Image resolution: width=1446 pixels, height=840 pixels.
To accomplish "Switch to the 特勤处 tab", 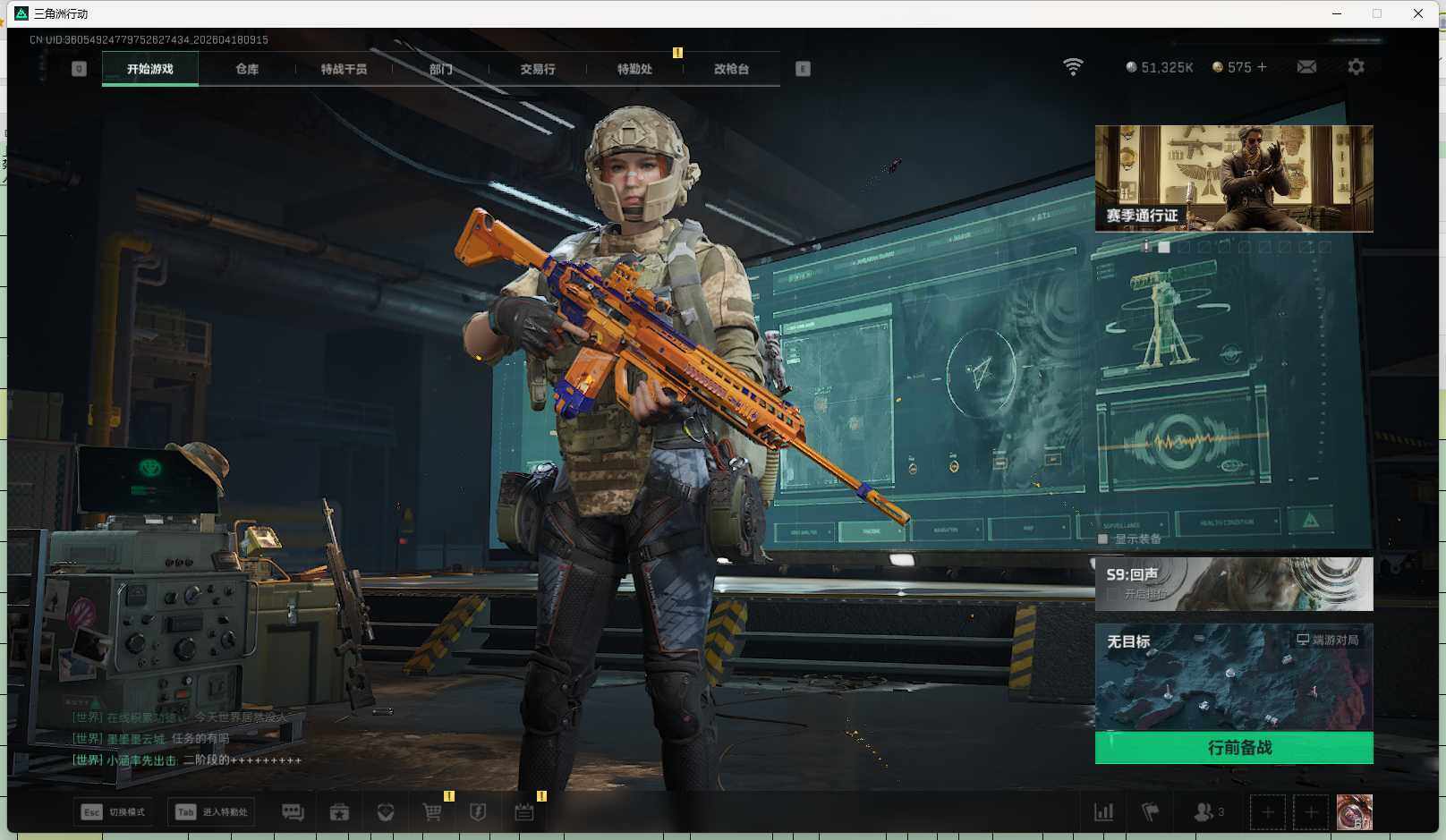I will pos(634,69).
